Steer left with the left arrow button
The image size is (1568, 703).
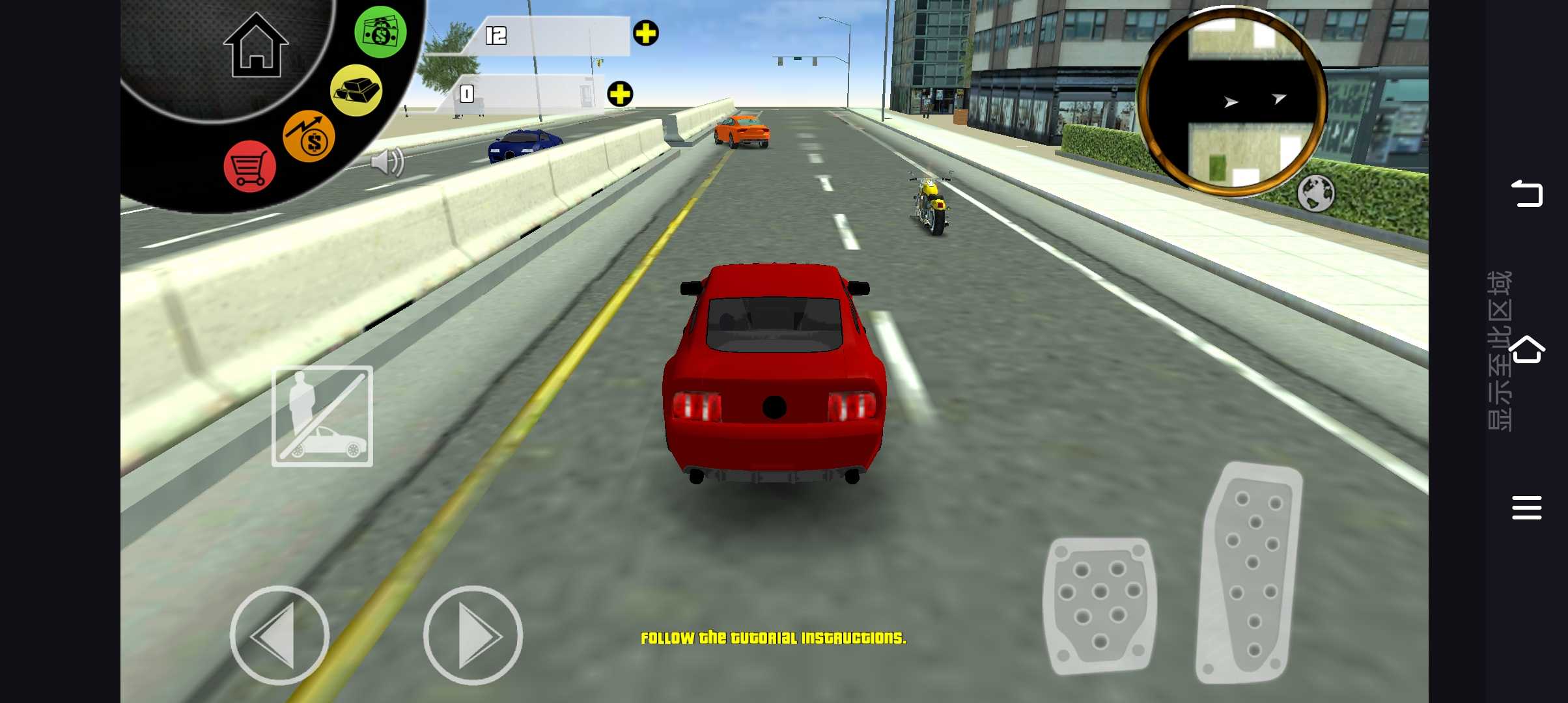point(279,635)
